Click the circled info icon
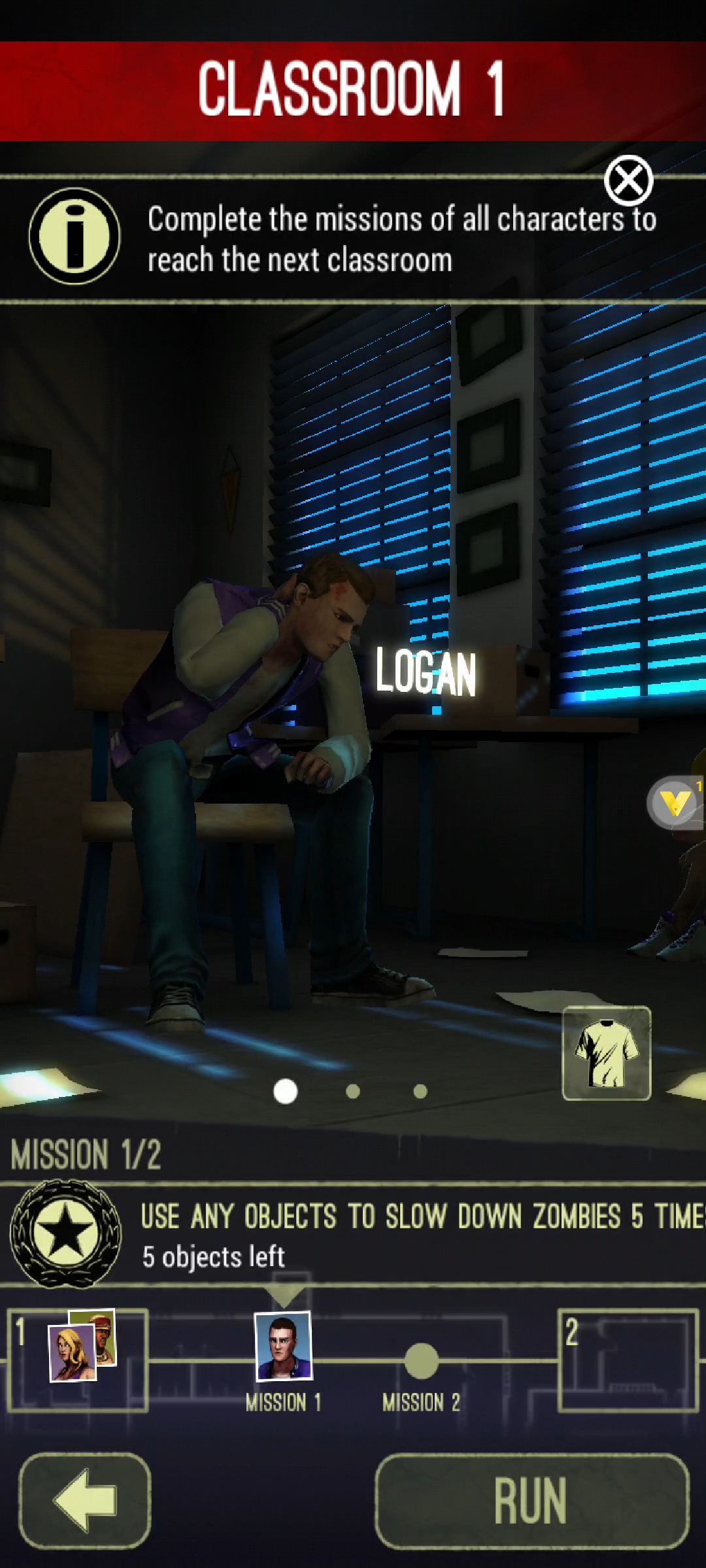 [75, 236]
